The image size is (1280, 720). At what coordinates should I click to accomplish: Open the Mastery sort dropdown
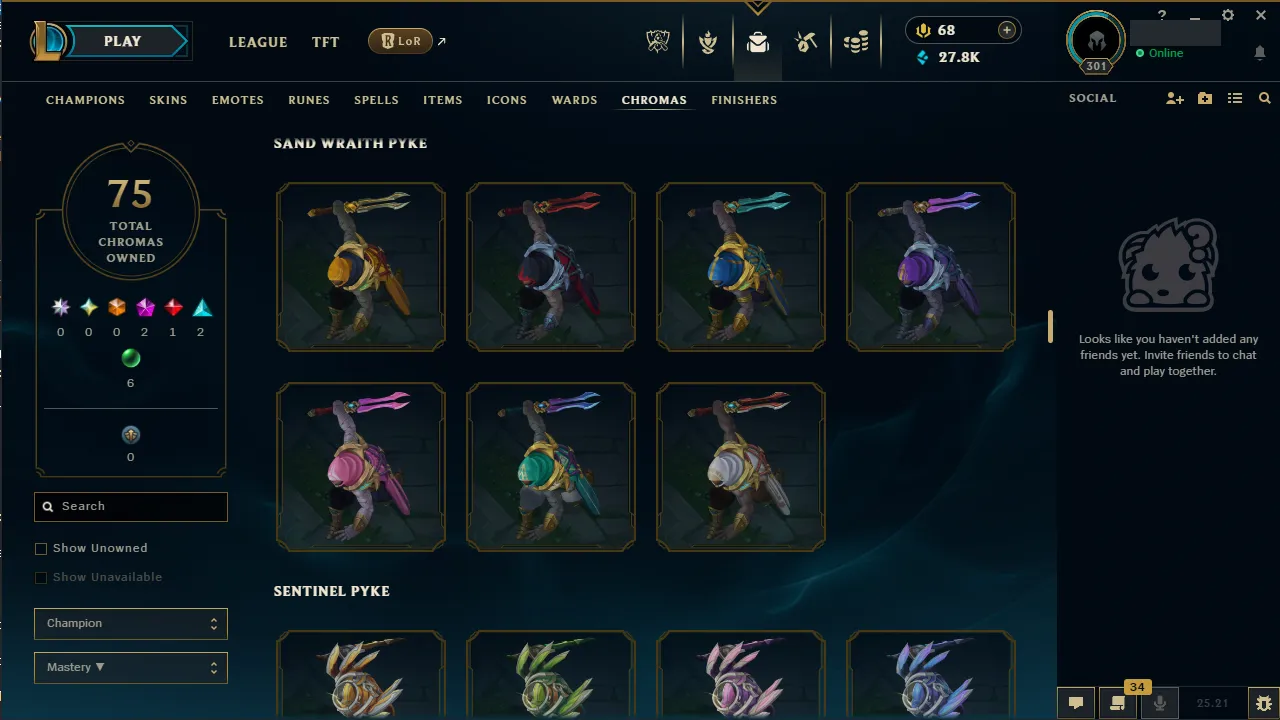pyautogui.click(x=130, y=667)
